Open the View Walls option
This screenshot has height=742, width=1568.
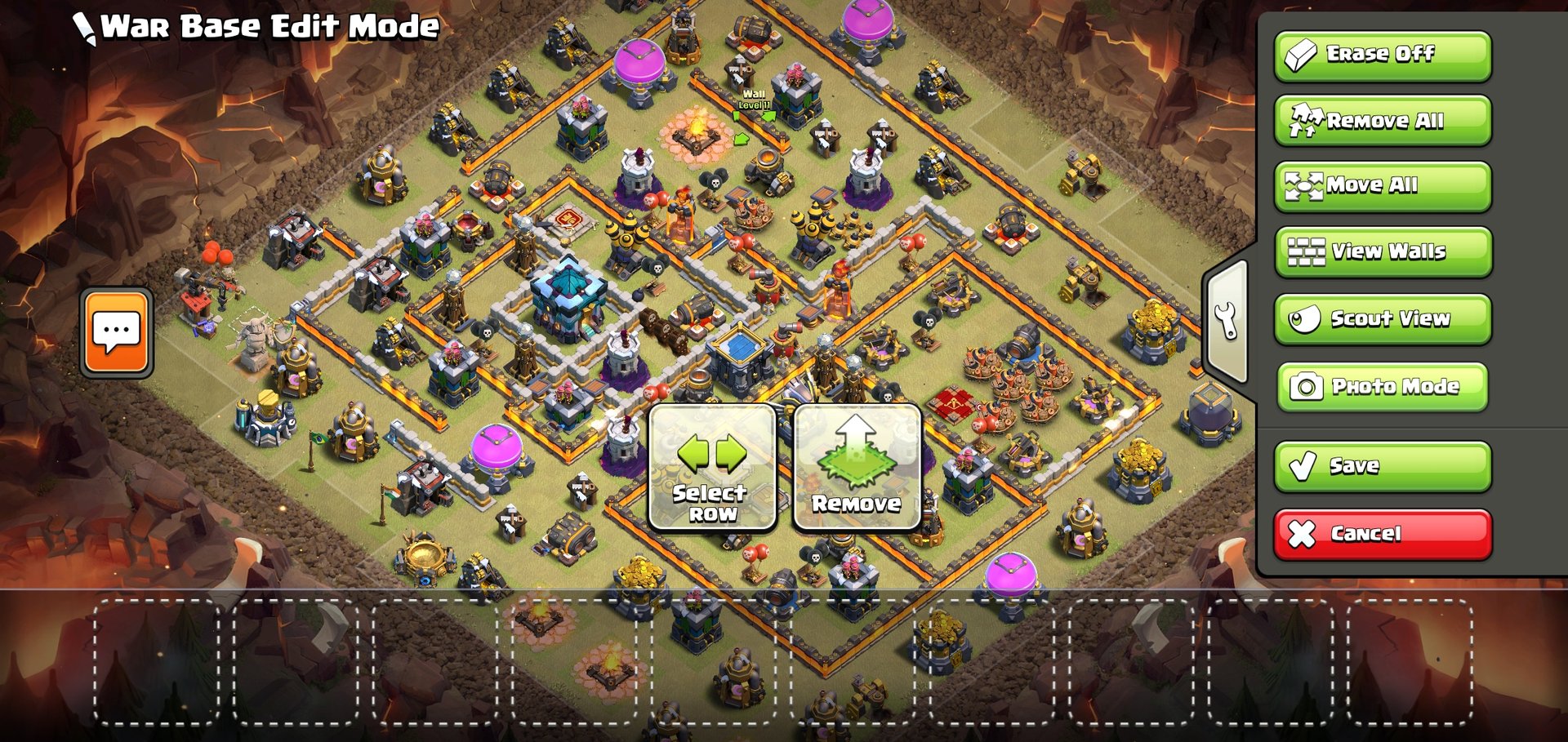pos(1382,252)
